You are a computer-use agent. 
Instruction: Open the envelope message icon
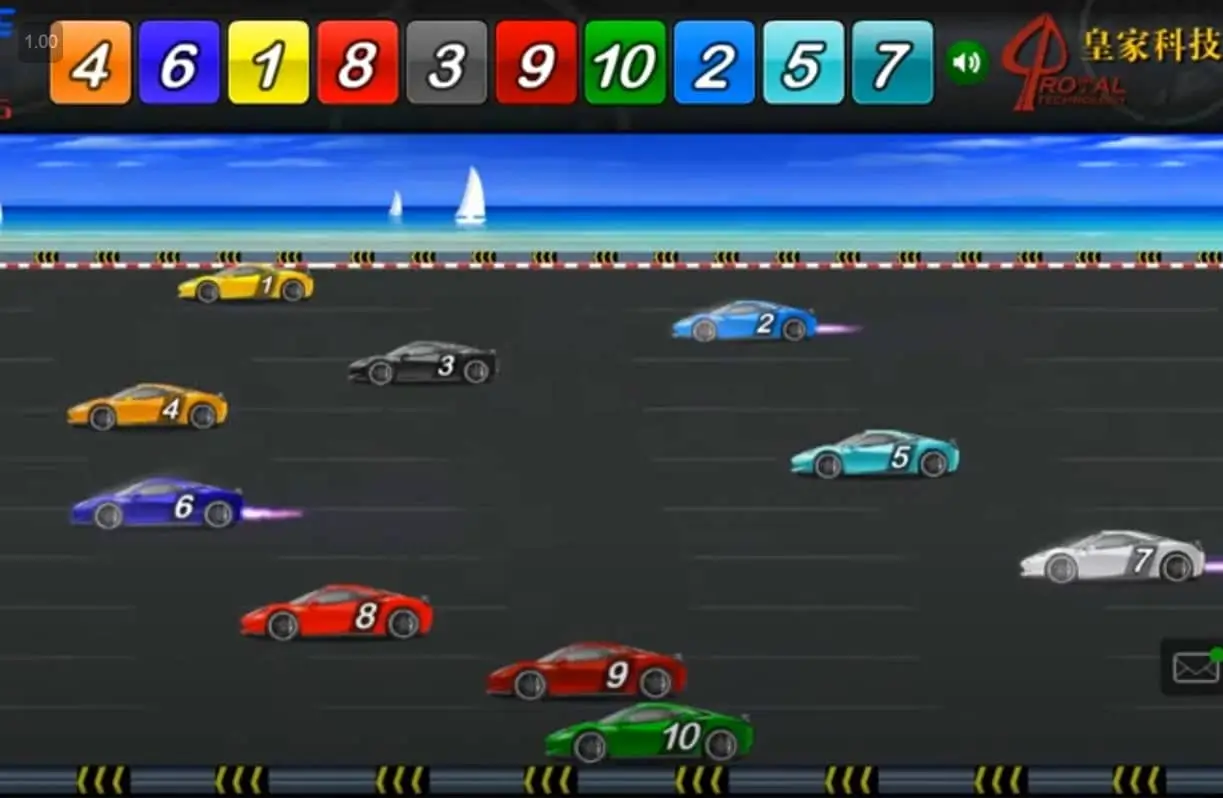pyautogui.click(x=1195, y=667)
